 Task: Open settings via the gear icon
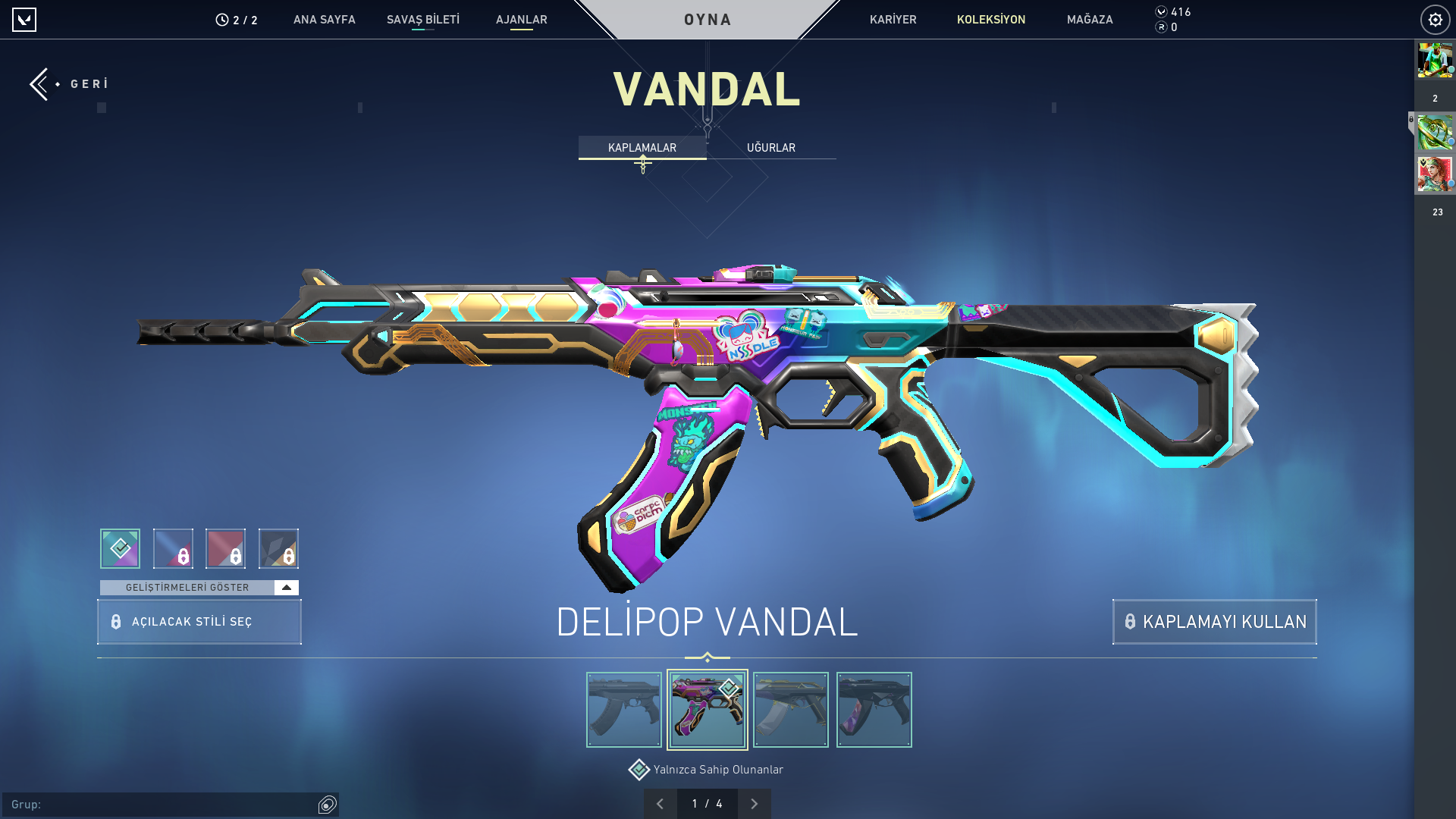coord(1435,20)
